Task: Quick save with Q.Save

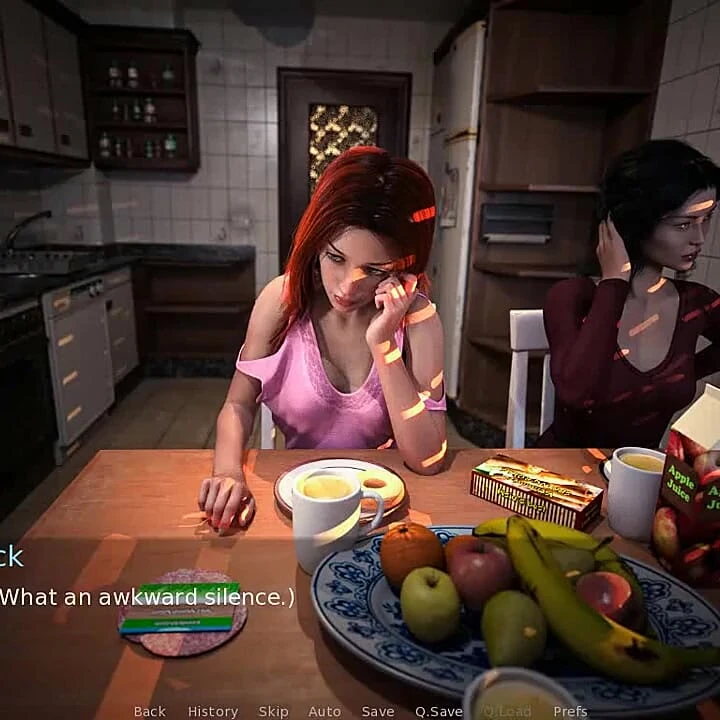Action: 438,711
